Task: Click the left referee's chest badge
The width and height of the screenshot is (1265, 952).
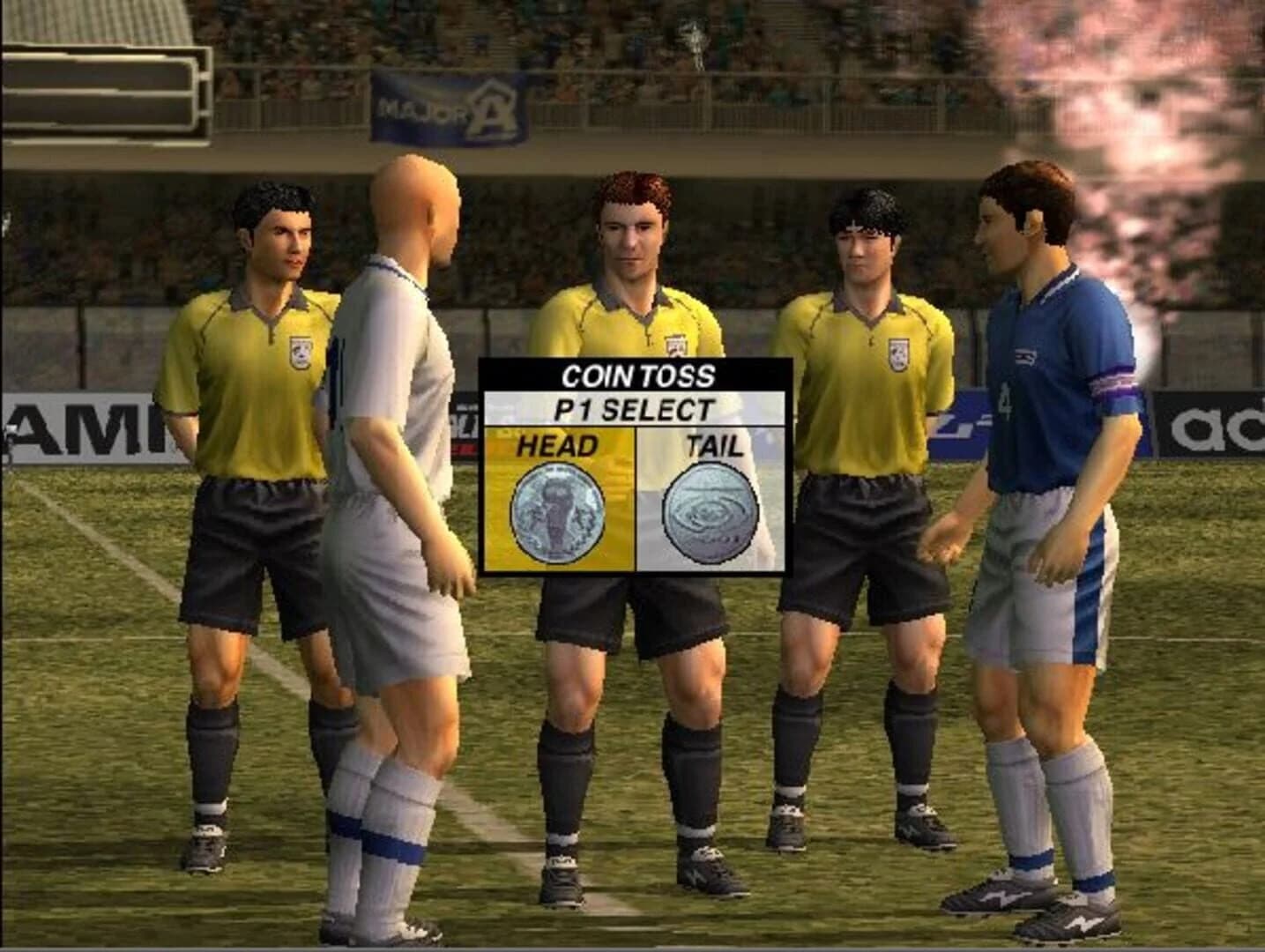Action: tap(300, 353)
